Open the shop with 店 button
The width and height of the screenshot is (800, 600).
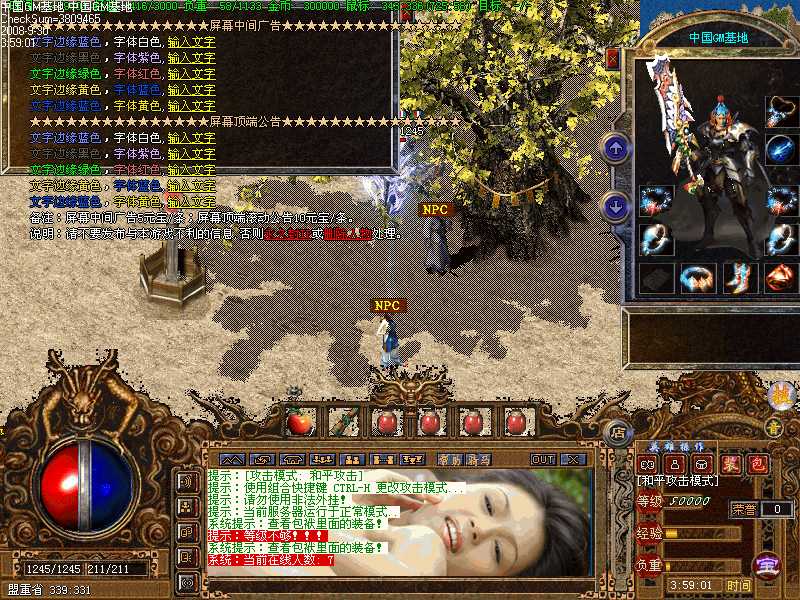[x=618, y=432]
